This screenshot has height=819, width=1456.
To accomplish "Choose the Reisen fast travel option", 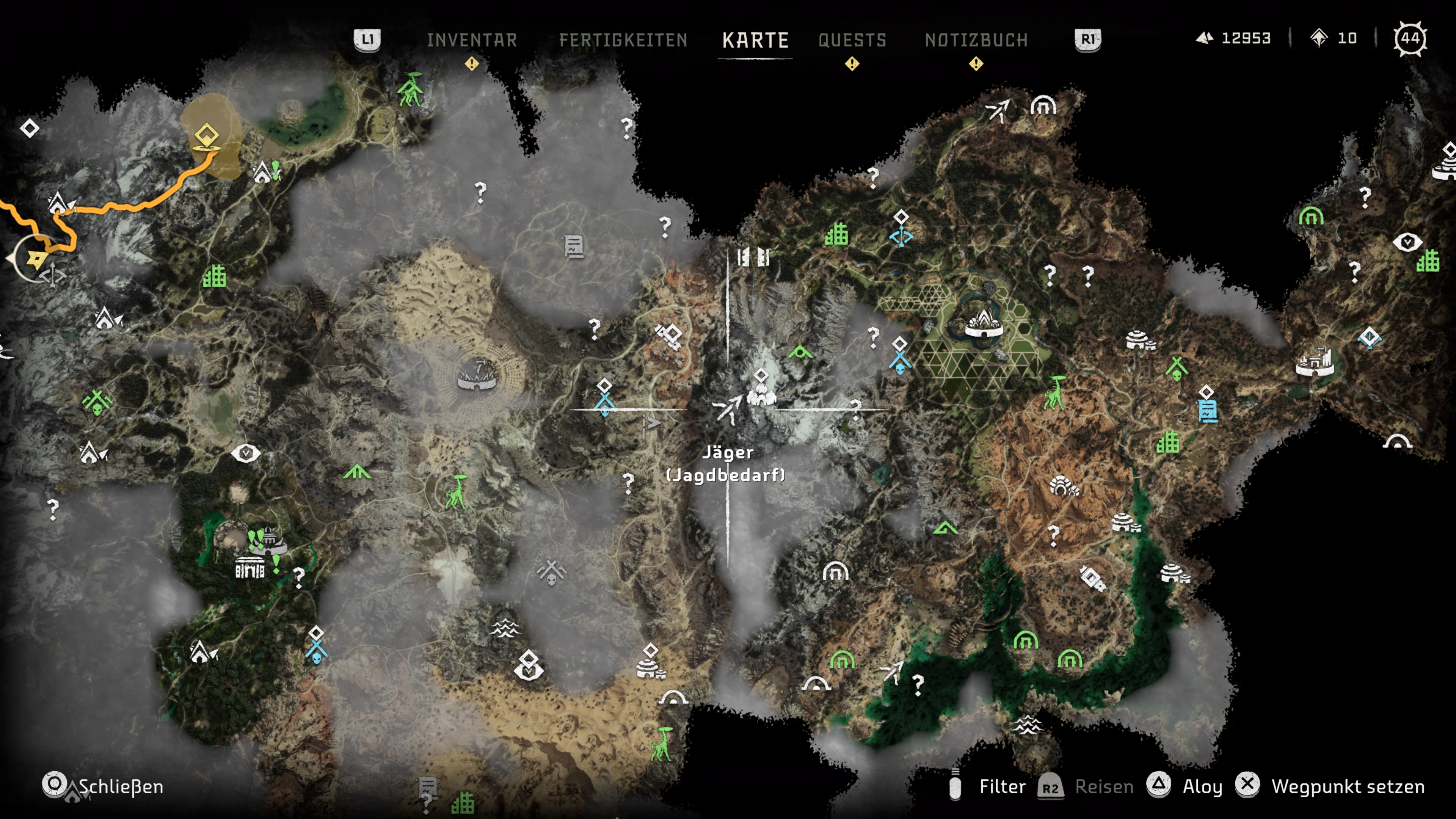I will [x=1085, y=786].
